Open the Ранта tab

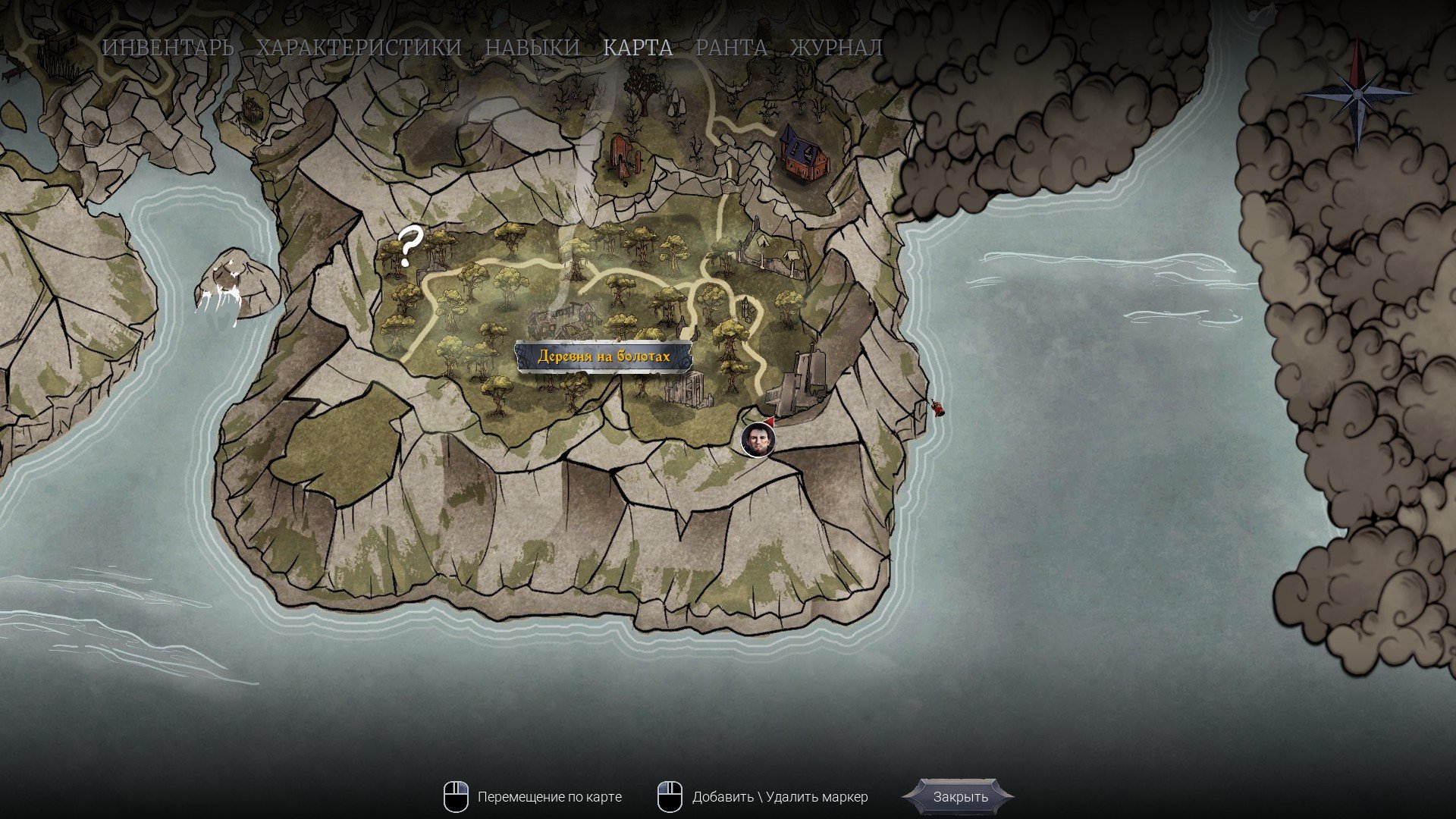pos(731,48)
